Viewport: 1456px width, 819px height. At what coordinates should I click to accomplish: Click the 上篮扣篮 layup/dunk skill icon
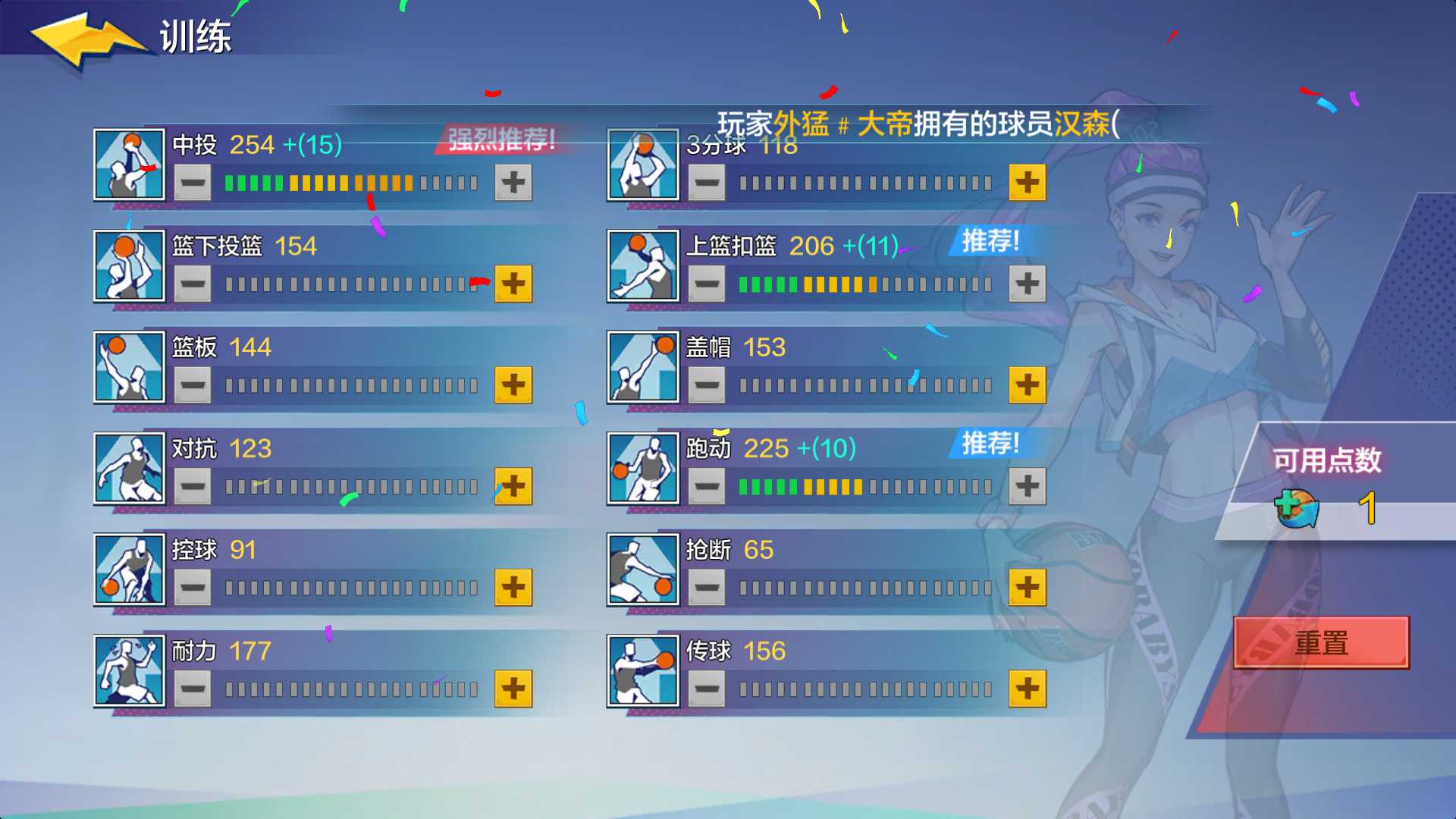click(x=642, y=265)
